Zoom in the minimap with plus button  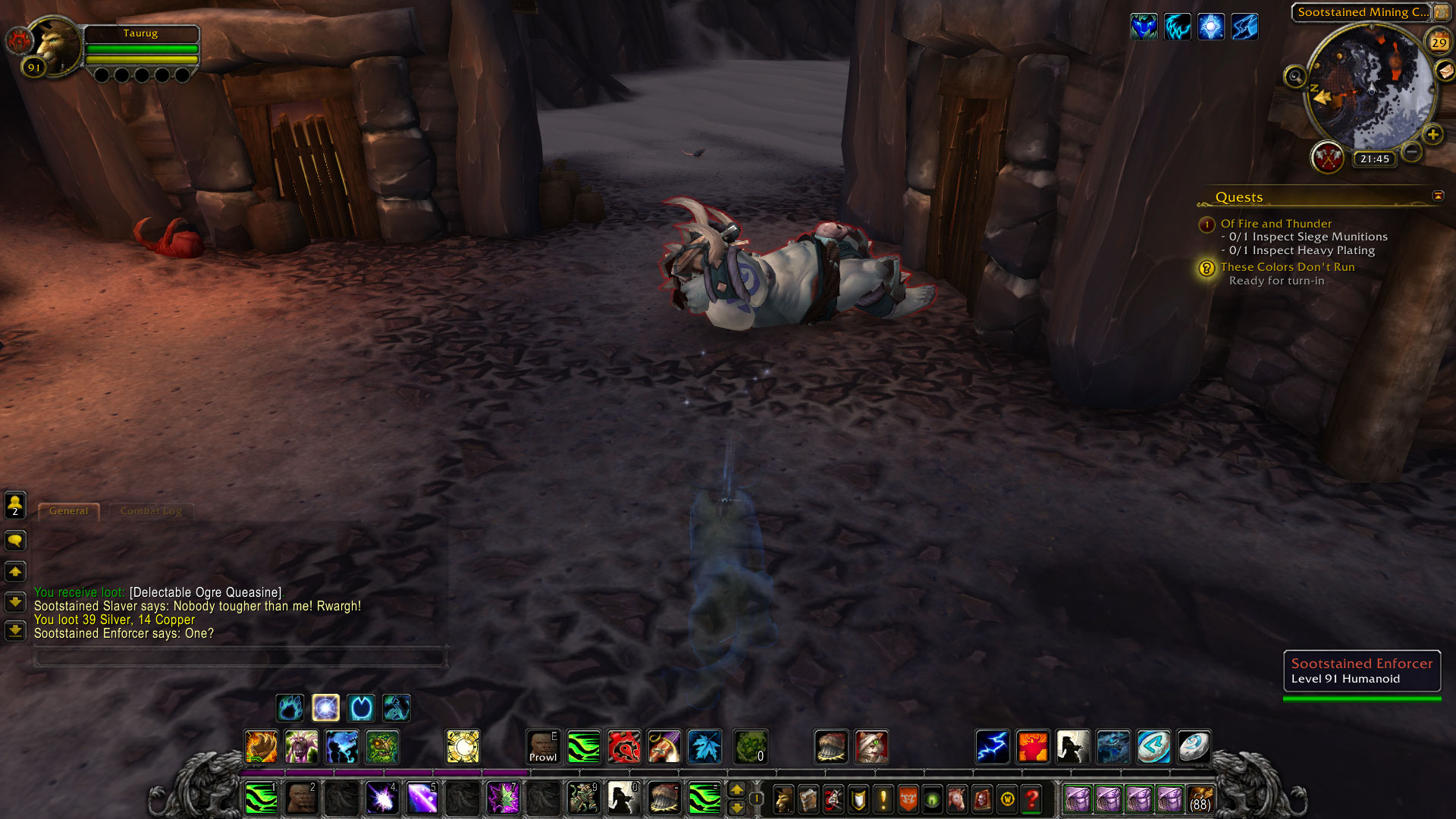coord(1432,135)
